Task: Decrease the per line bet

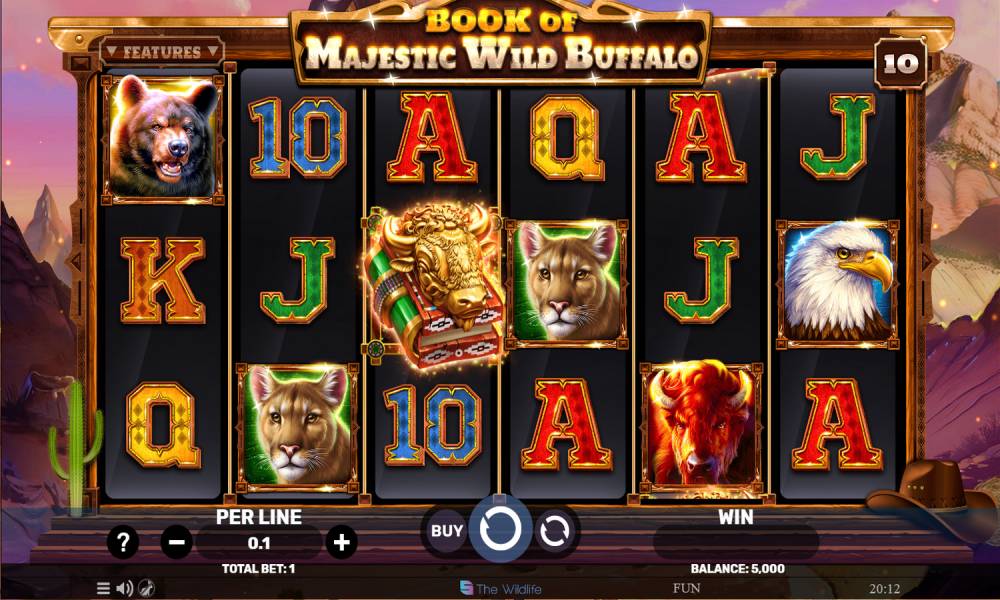Action: coord(177,543)
